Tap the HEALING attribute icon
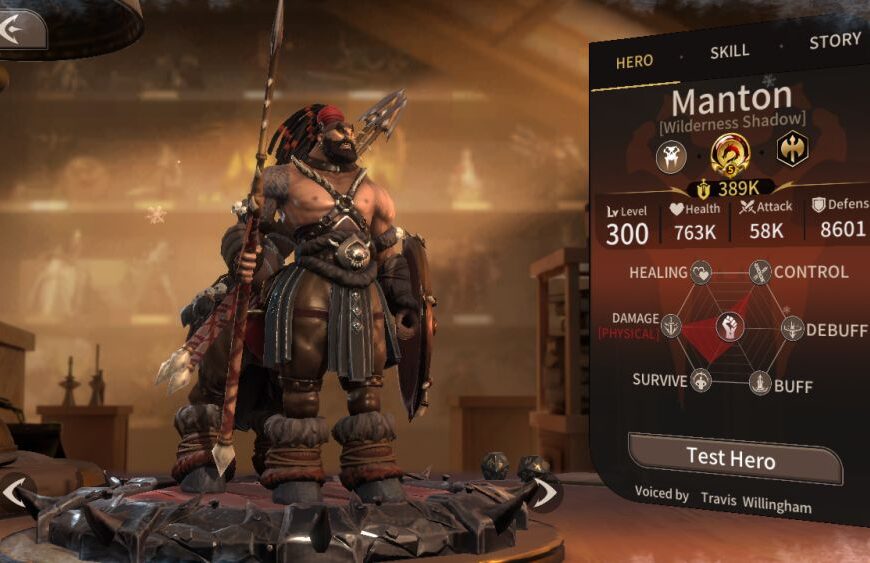870x563 pixels. (x=701, y=271)
